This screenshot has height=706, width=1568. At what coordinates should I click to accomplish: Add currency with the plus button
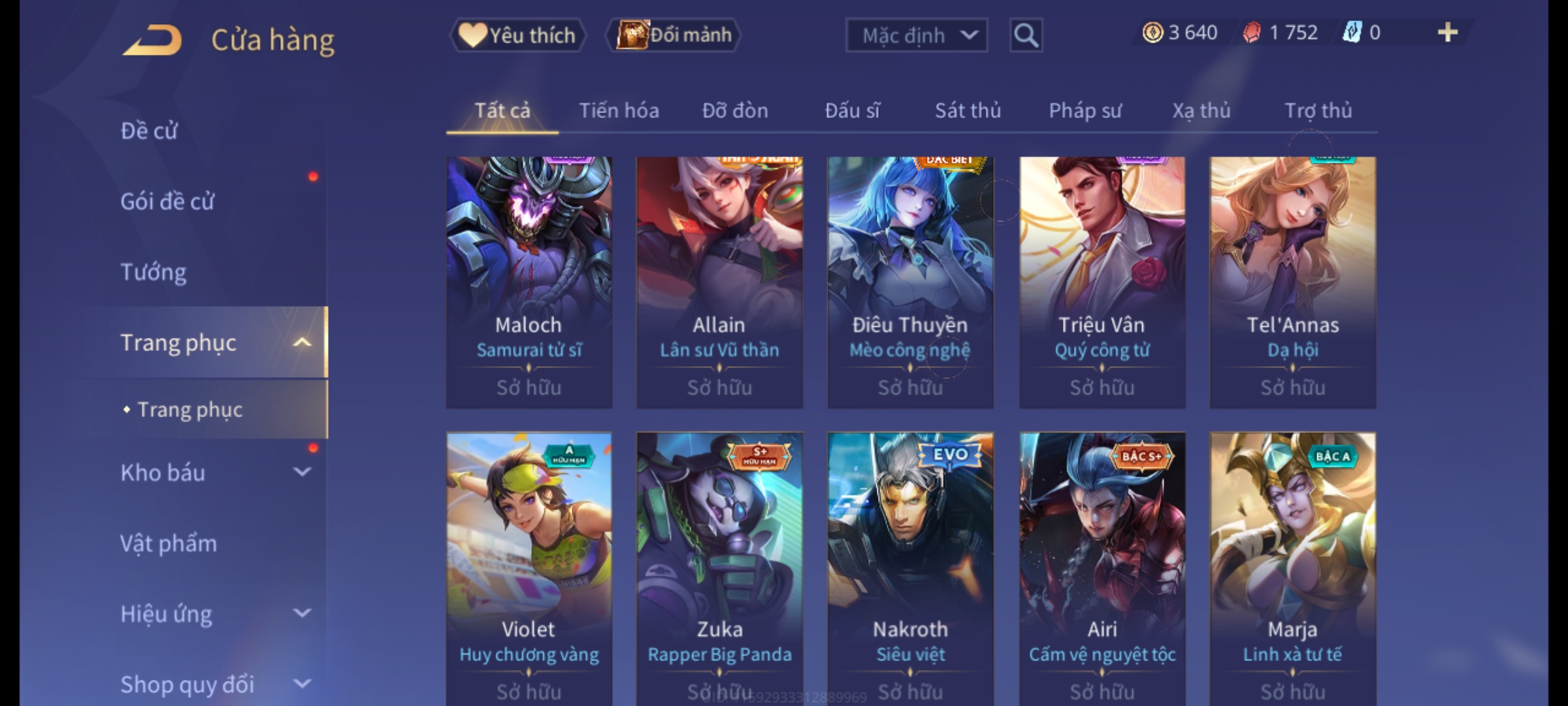point(1448,33)
